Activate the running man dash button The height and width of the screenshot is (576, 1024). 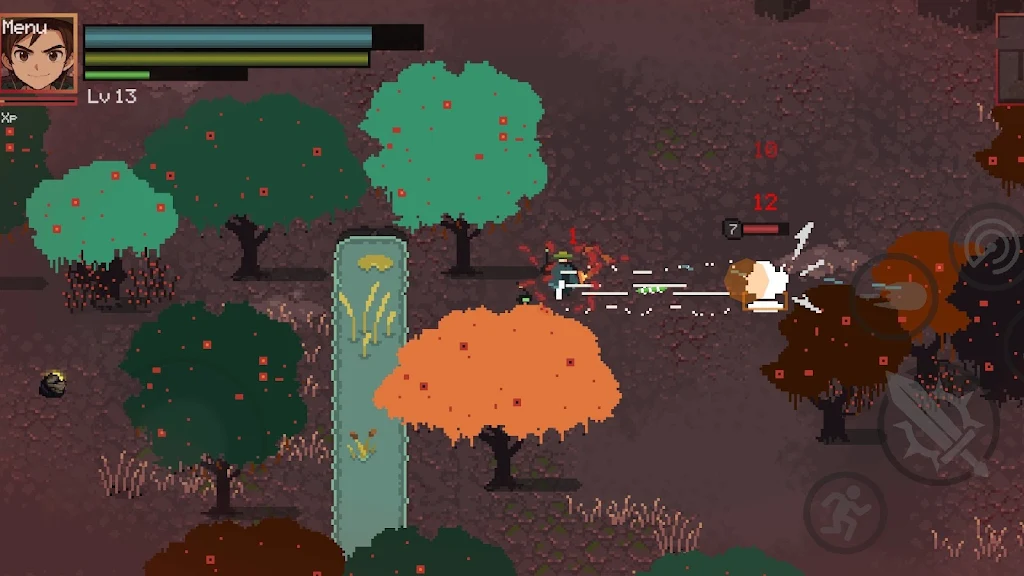pyautogui.click(x=845, y=511)
